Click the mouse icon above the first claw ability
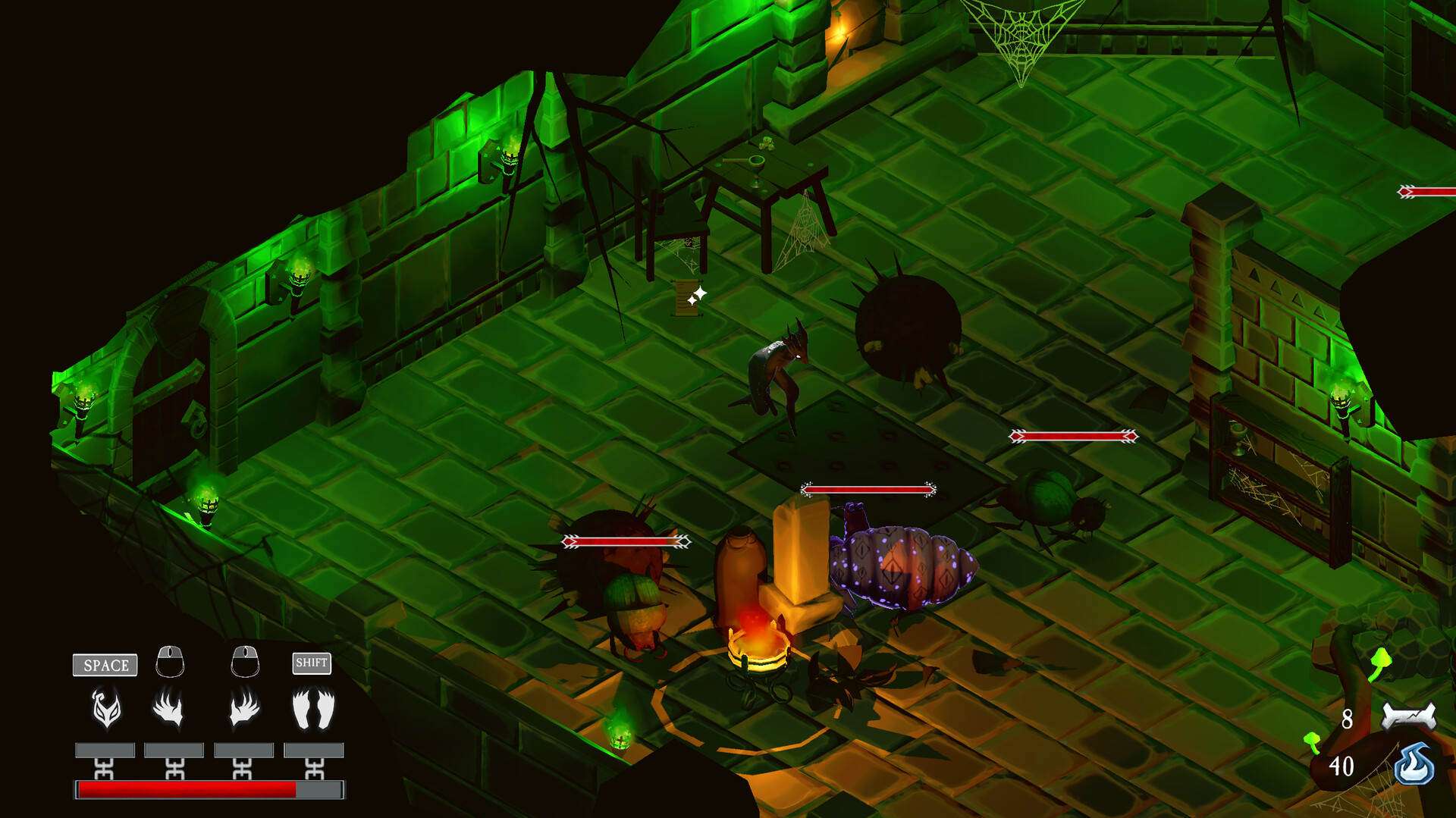Screen dimensions: 1456x818 pyautogui.click(x=172, y=661)
